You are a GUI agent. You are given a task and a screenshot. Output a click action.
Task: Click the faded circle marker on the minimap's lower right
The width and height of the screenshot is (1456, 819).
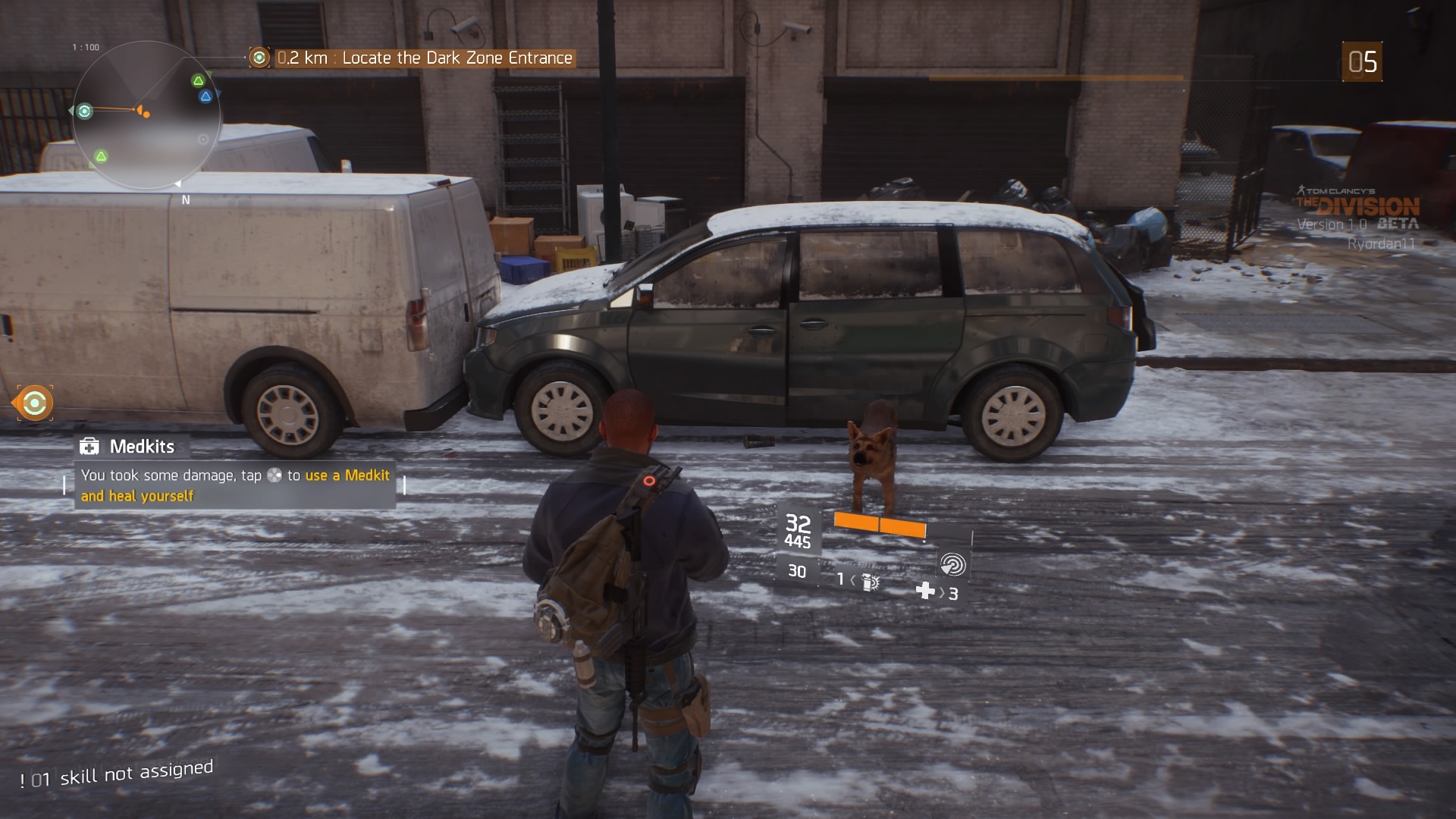pos(203,140)
